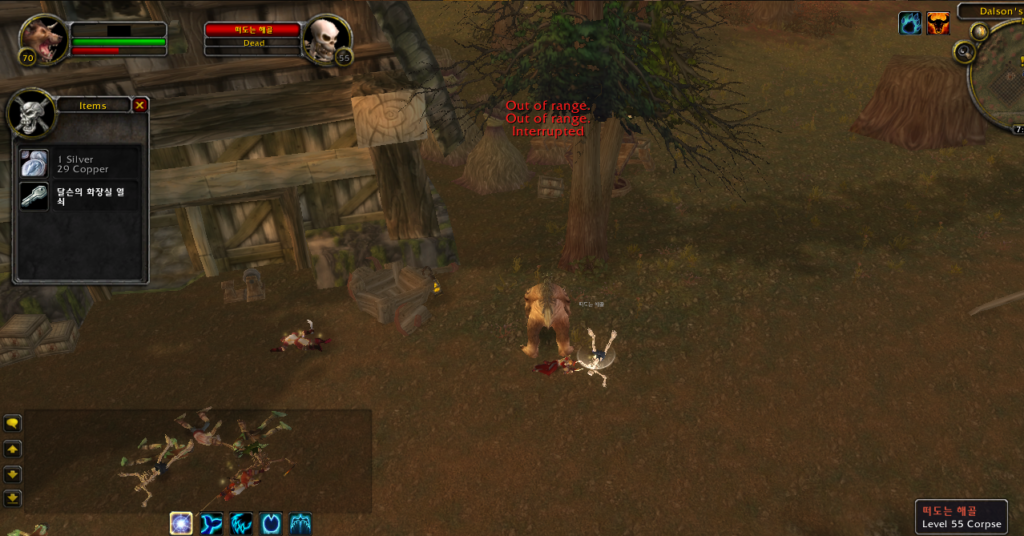Jump to chat bottom with the underlined arrow button
The height and width of the screenshot is (536, 1024).
13,498
